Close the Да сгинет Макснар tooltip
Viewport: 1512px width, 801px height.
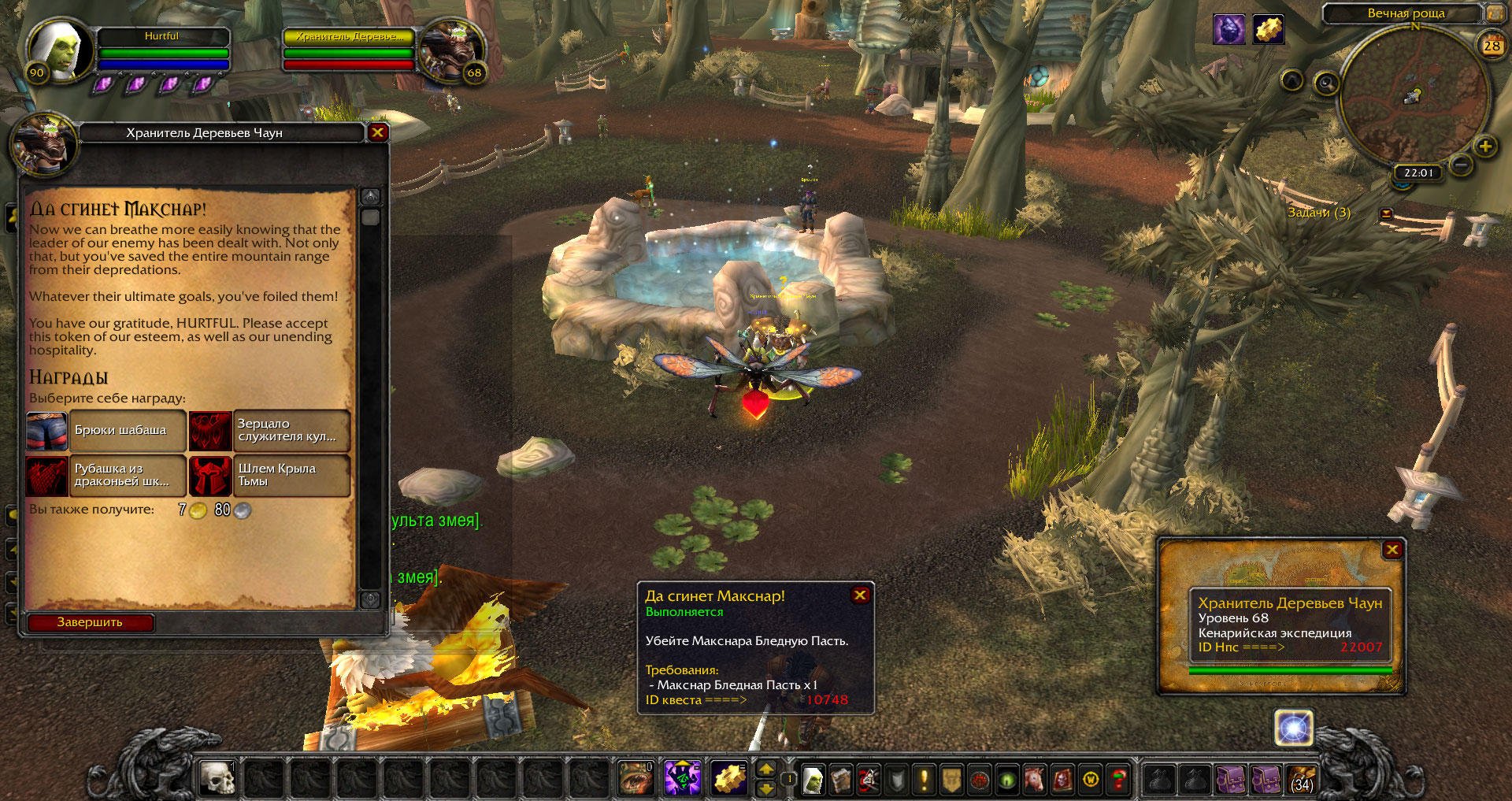tap(860, 595)
